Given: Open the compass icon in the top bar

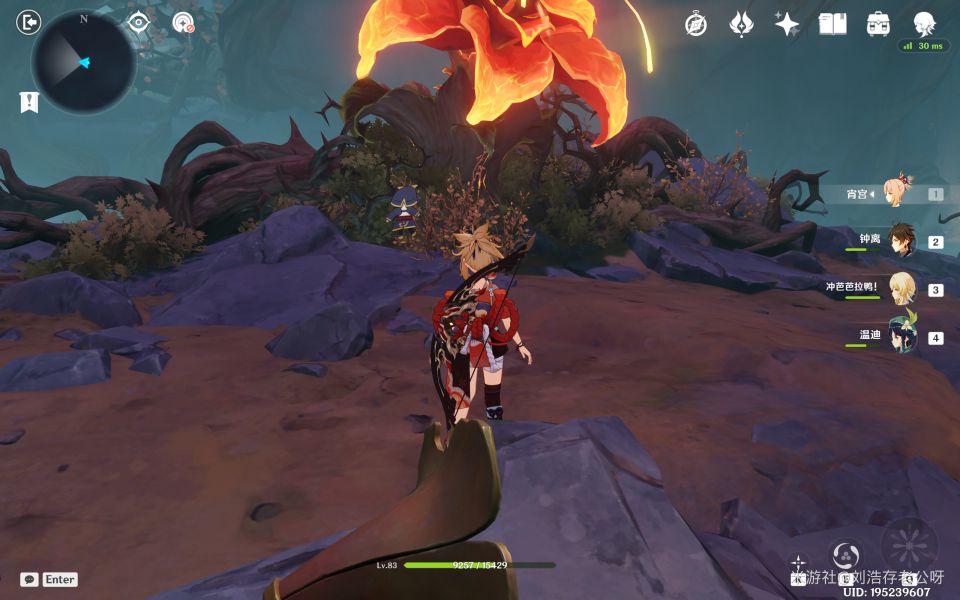Looking at the screenshot, I should tap(696, 25).
